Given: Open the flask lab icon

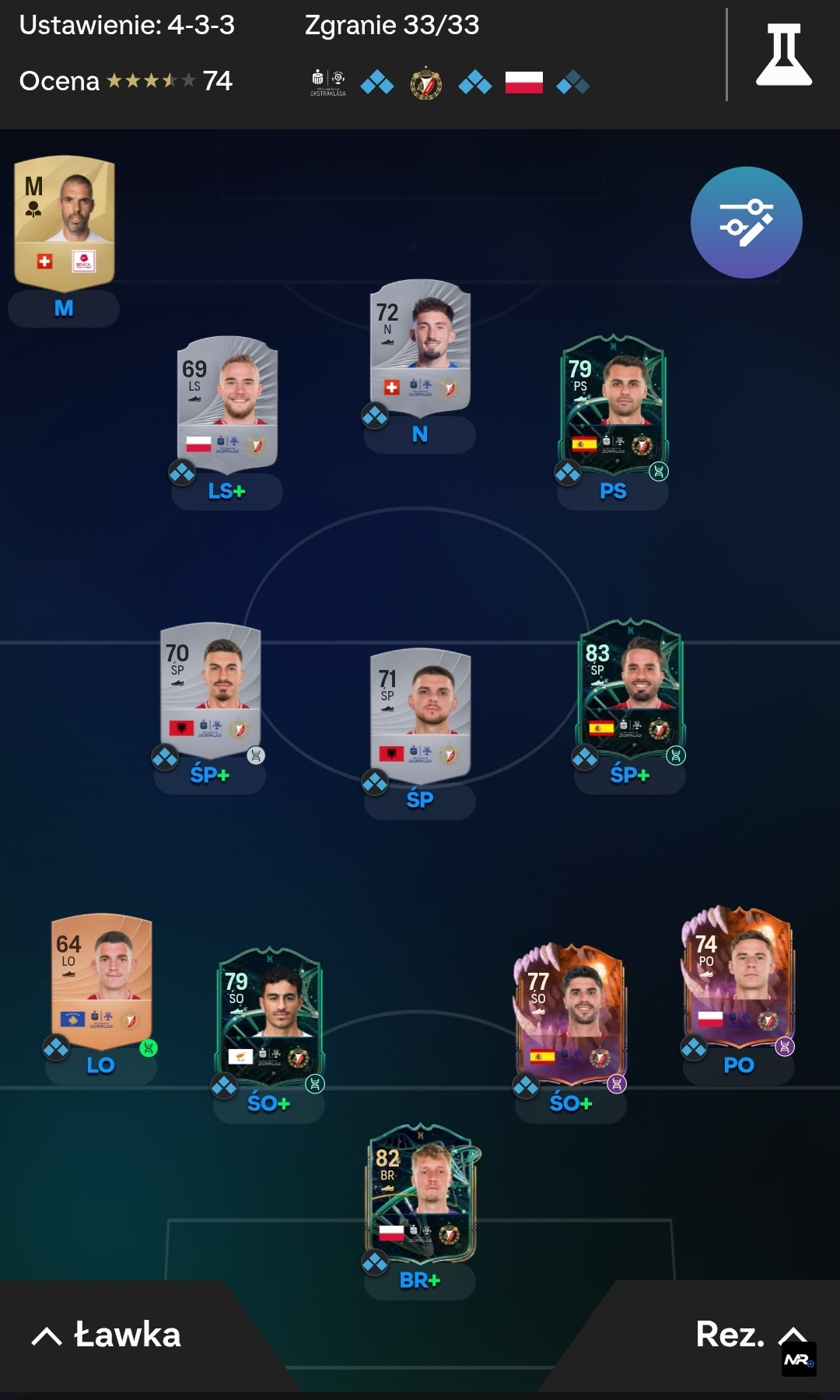Looking at the screenshot, I should click(x=783, y=54).
